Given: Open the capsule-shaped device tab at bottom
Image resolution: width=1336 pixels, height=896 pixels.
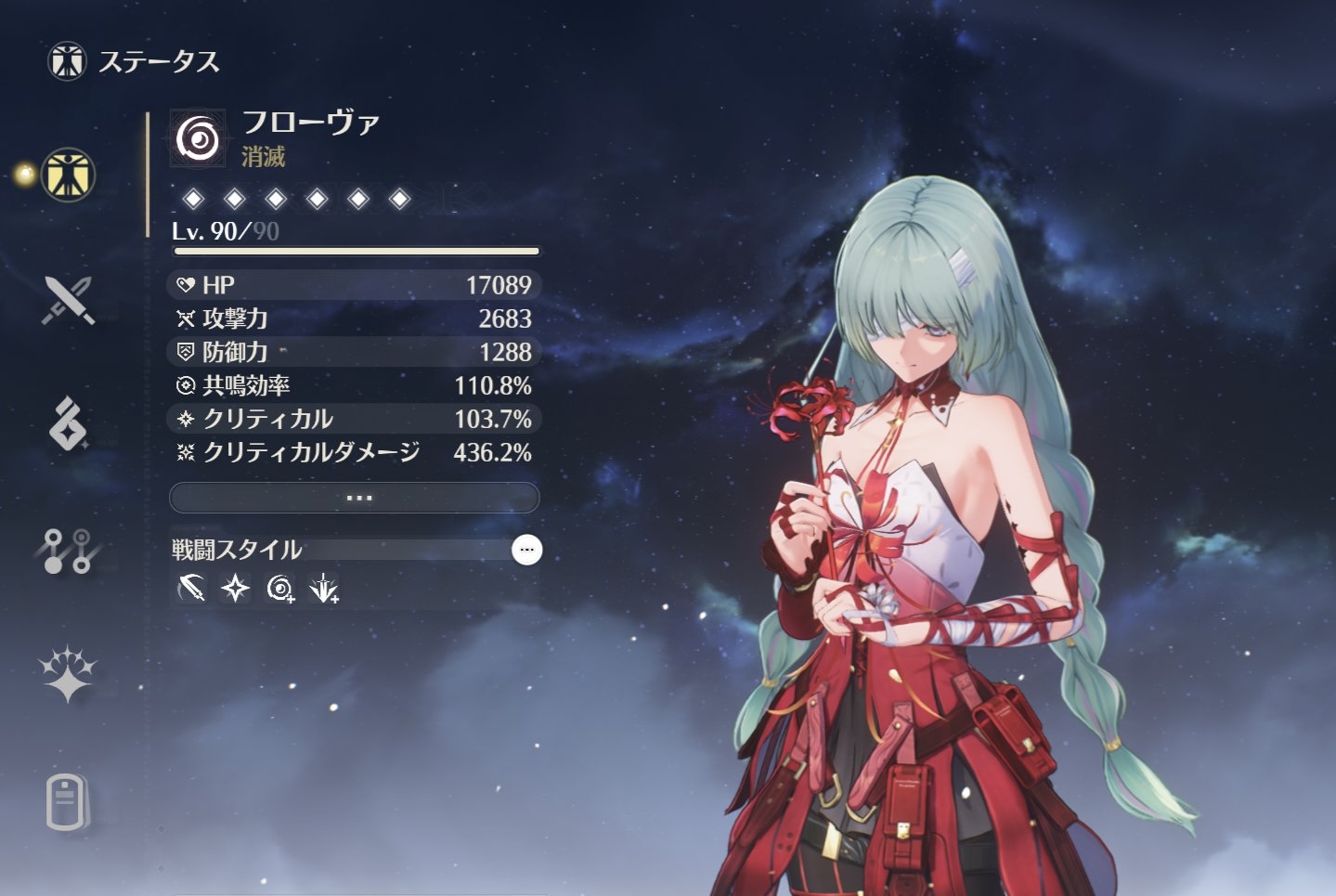Looking at the screenshot, I should [66, 801].
